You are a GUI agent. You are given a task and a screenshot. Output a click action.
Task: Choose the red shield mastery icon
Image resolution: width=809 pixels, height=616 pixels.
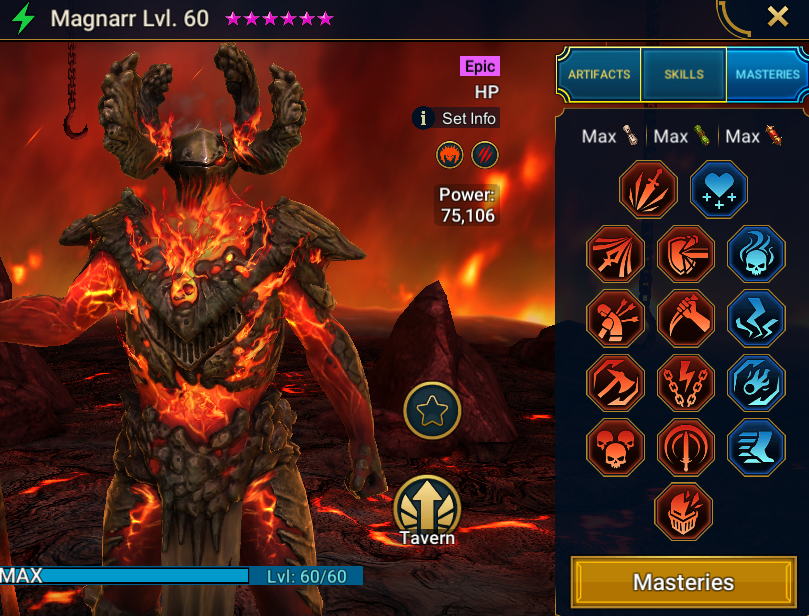pyautogui.click(x=686, y=254)
